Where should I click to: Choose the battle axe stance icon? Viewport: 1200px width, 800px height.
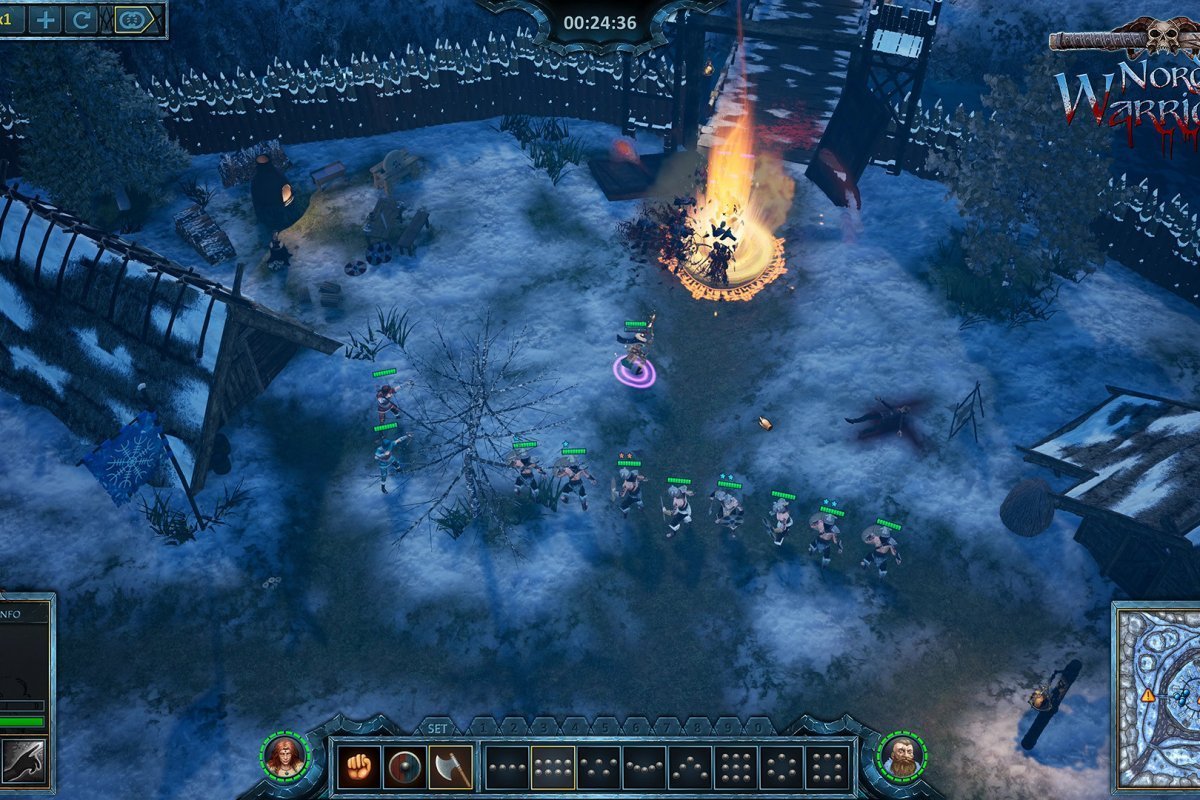point(451,767)
